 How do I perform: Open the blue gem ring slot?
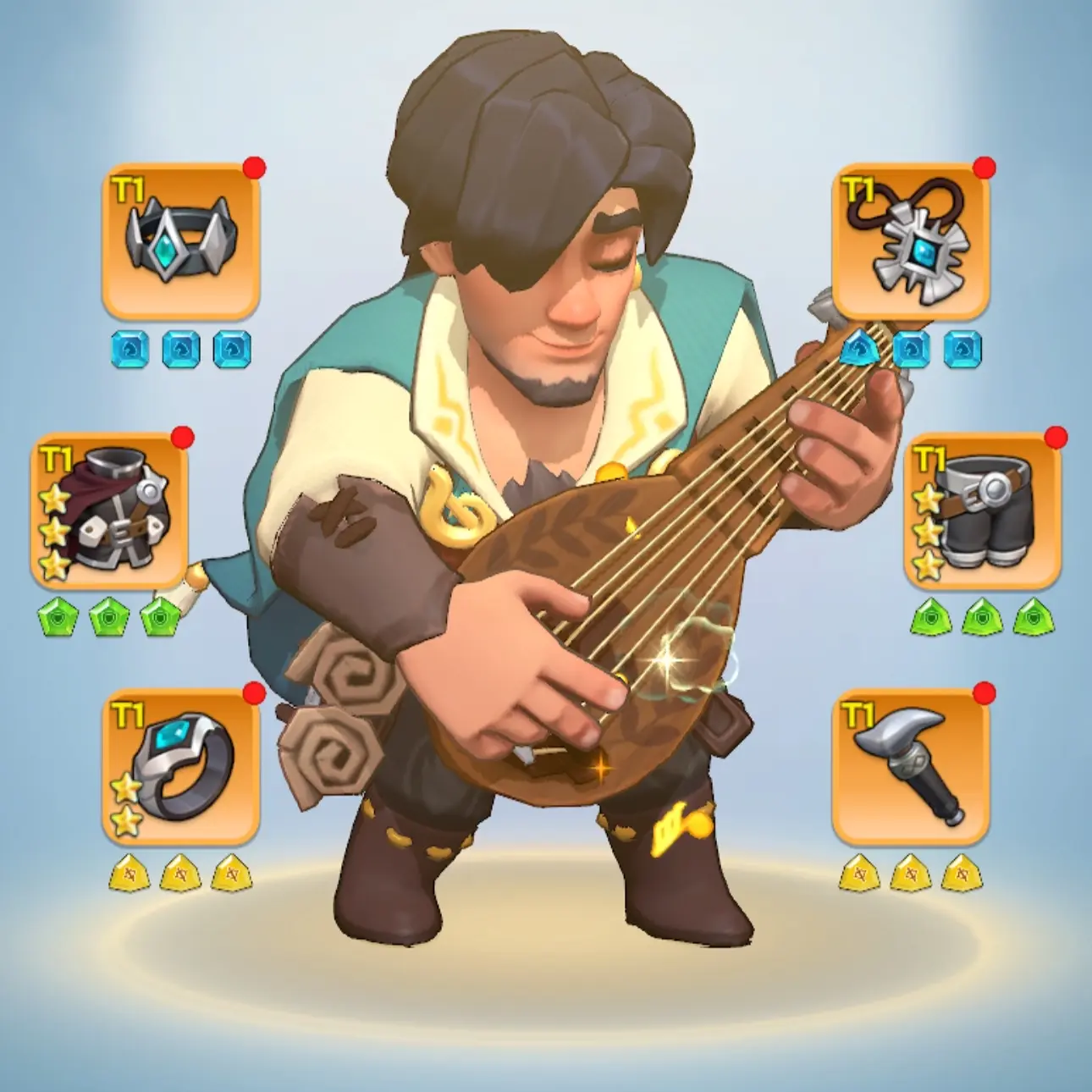tap(179, 766)
